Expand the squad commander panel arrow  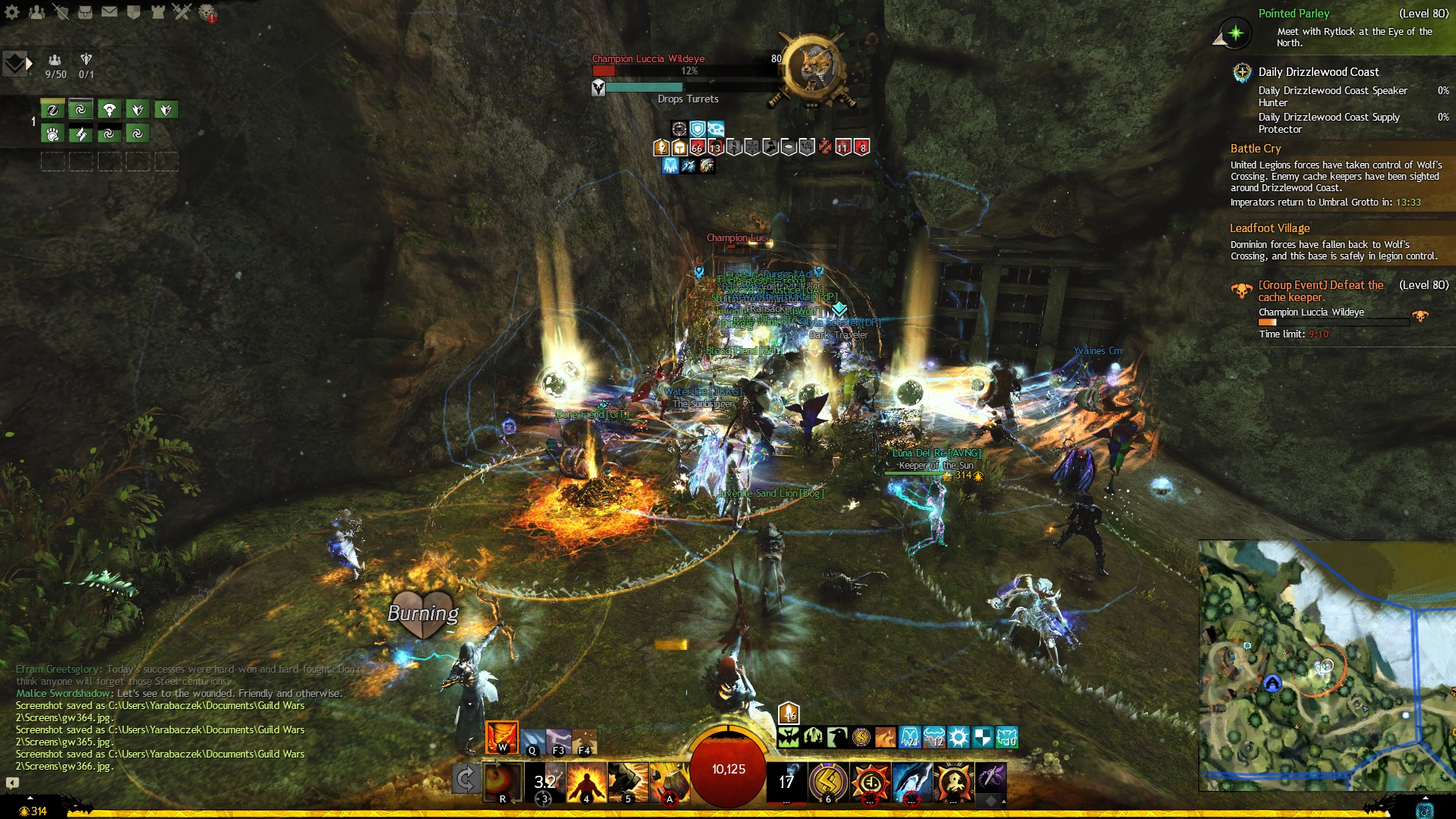[30, 64]
